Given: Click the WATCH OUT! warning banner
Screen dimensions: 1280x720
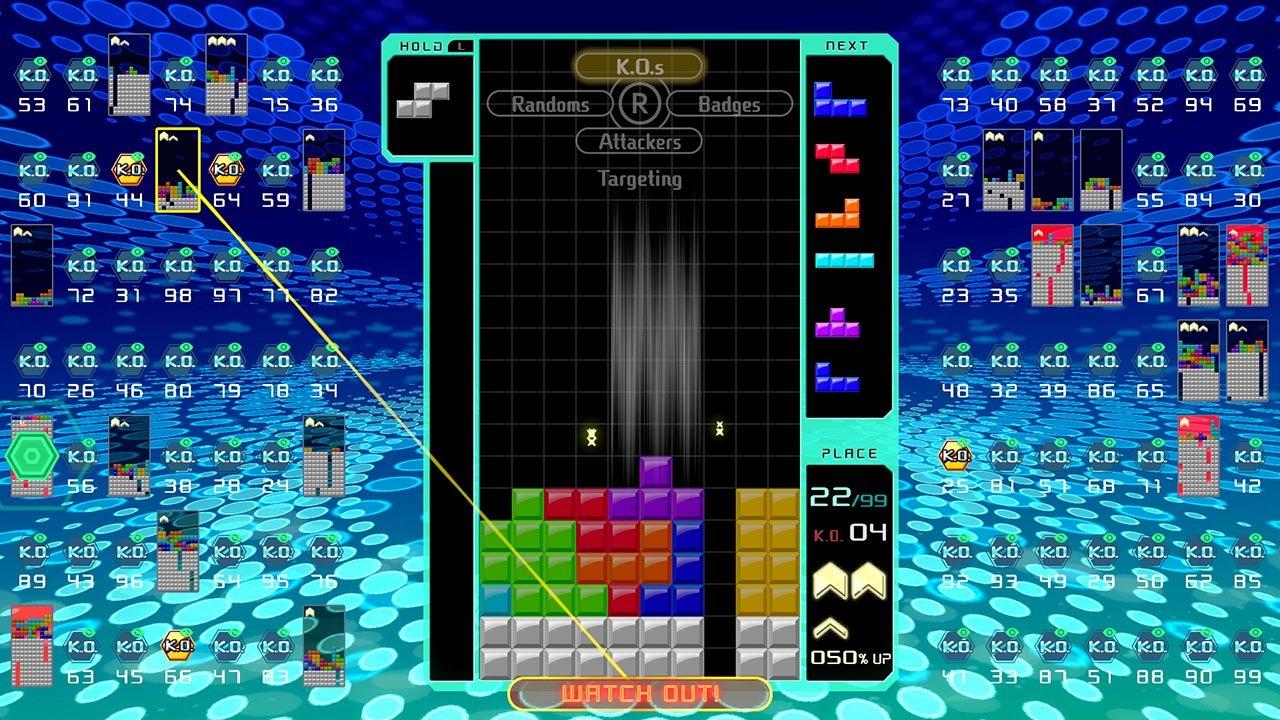Looking at the screenshot, I should [638, 692].
